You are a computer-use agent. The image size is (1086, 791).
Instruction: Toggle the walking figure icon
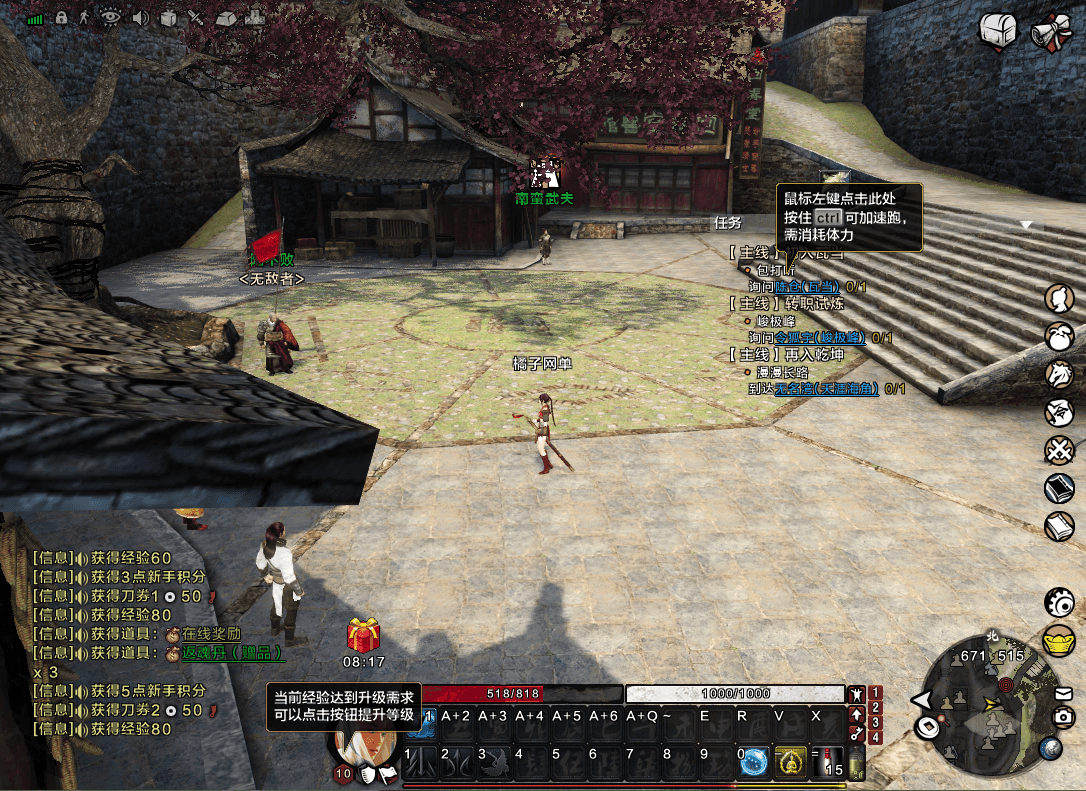click(84, 18)
